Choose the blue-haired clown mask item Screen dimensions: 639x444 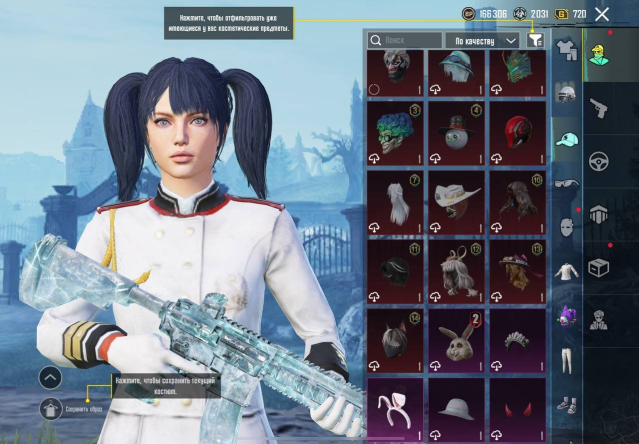tap(394, 132)
